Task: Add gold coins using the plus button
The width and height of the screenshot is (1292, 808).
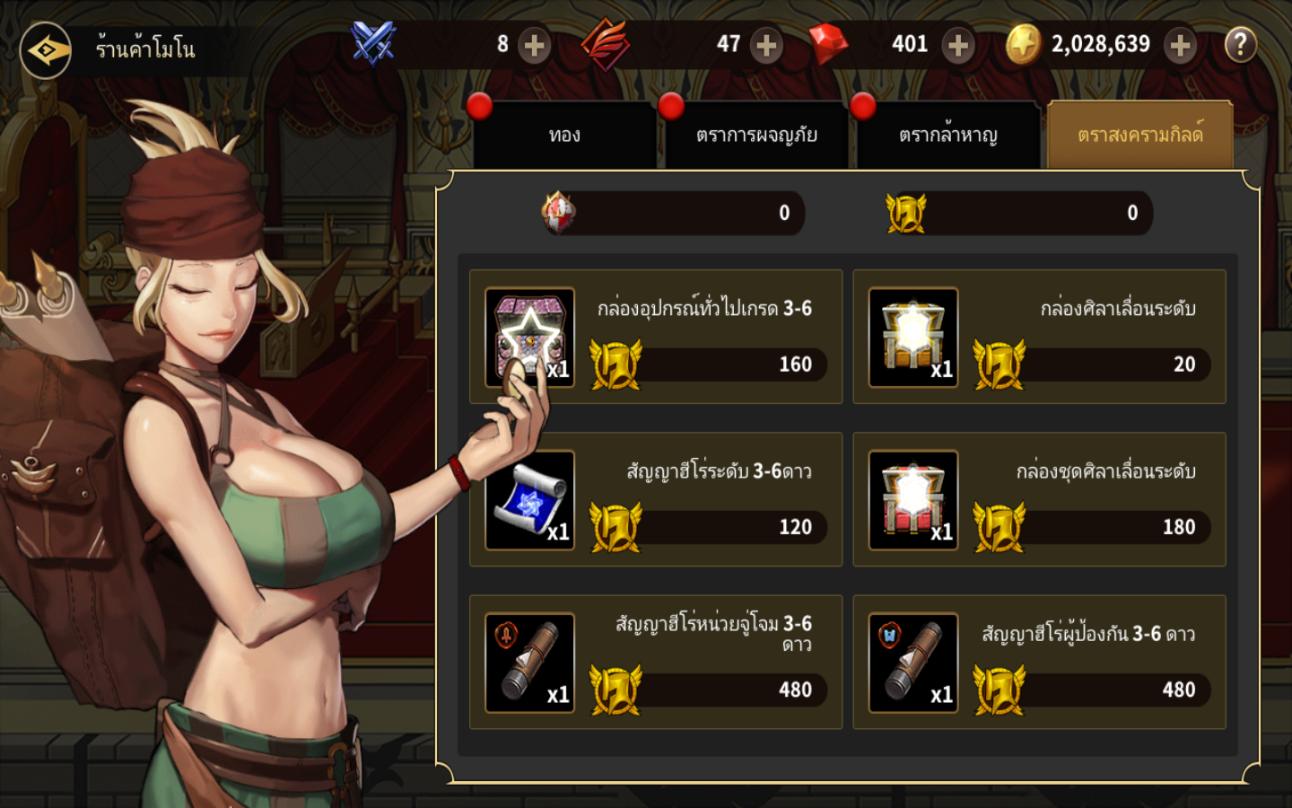Action: pos(1180,45)
